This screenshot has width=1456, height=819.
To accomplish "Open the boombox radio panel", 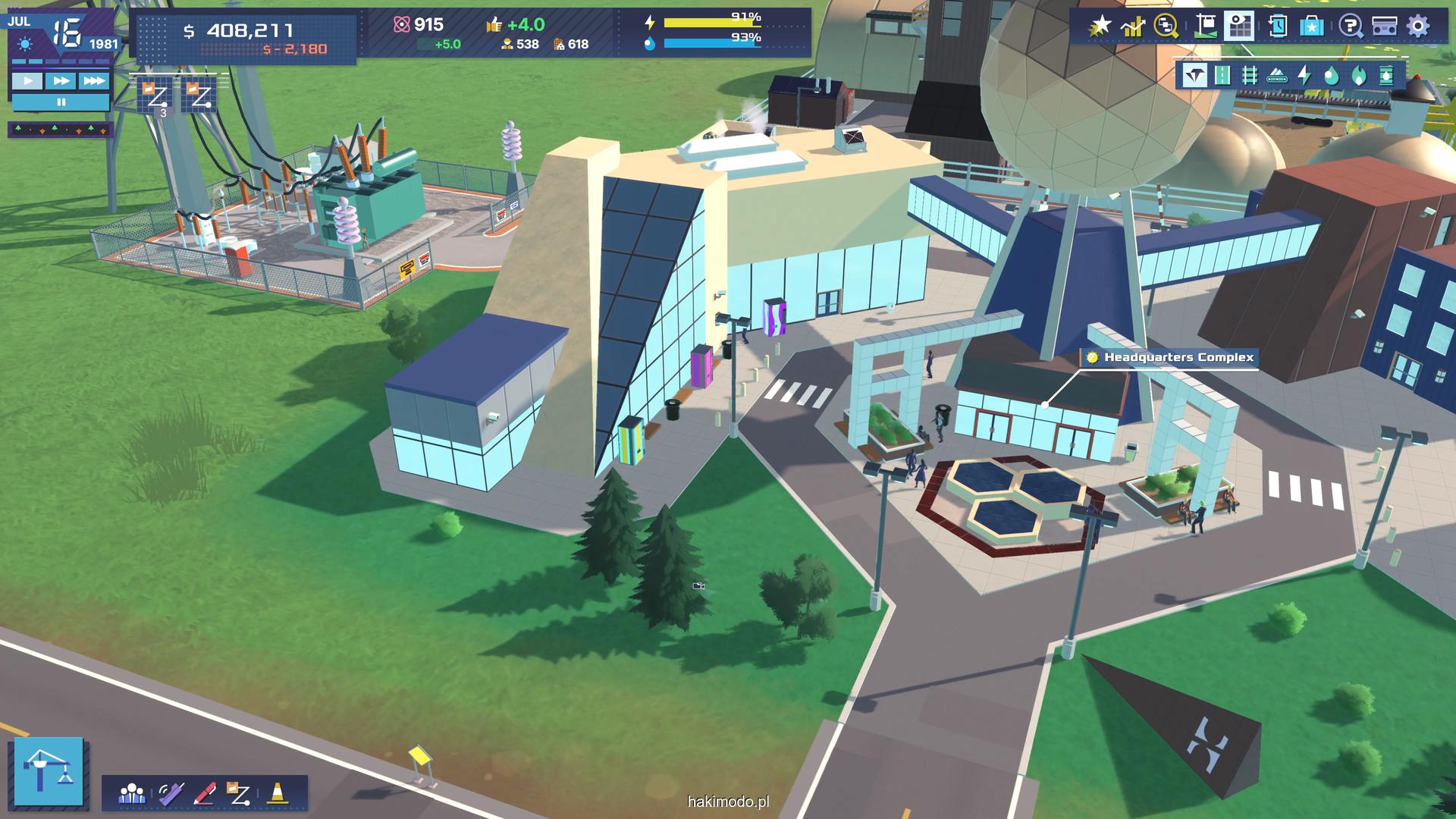I will (x=1385, y=27).
